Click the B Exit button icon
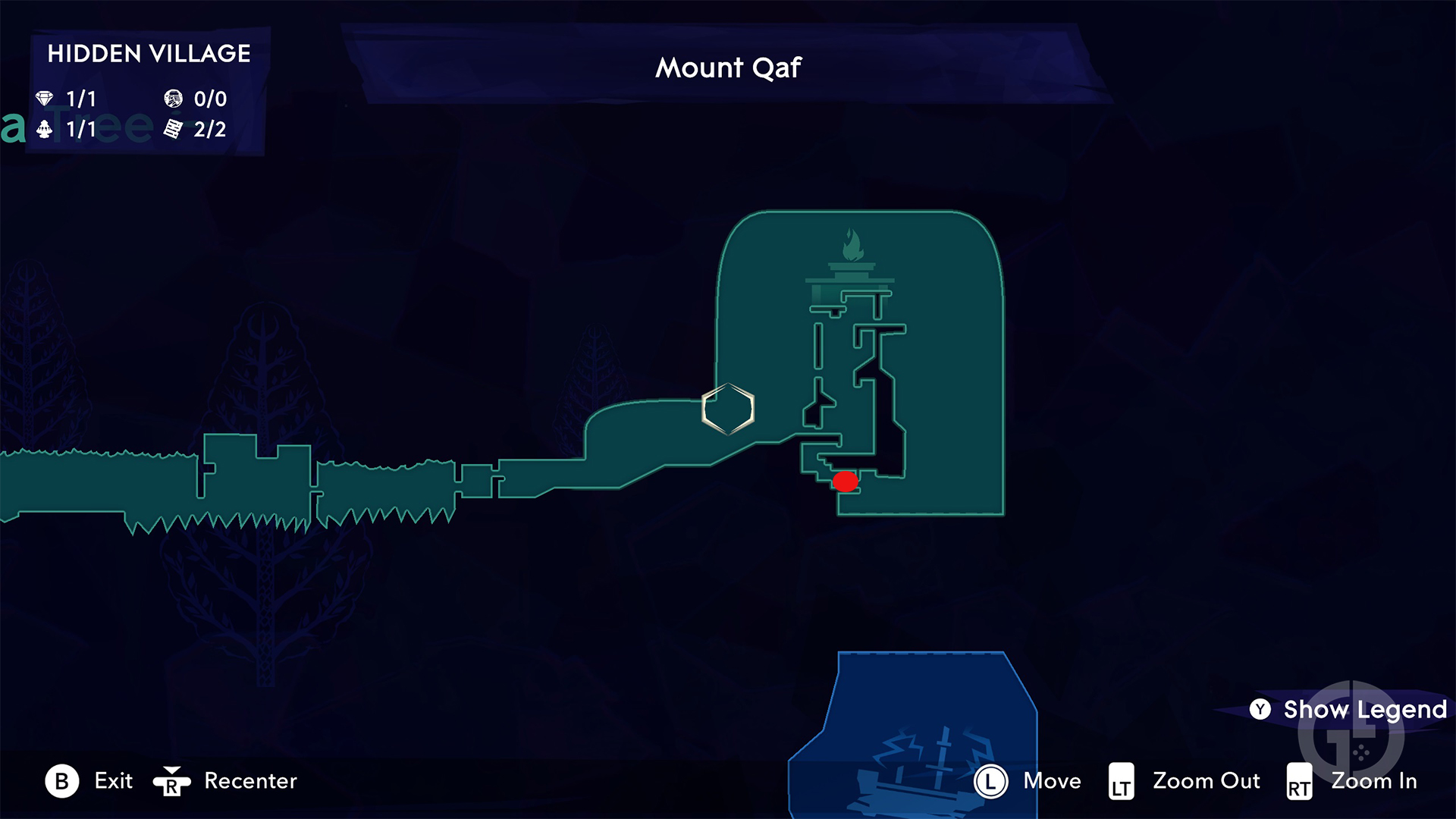The width and height of the screenshot is (1456, 819). (x=64, y=781)
